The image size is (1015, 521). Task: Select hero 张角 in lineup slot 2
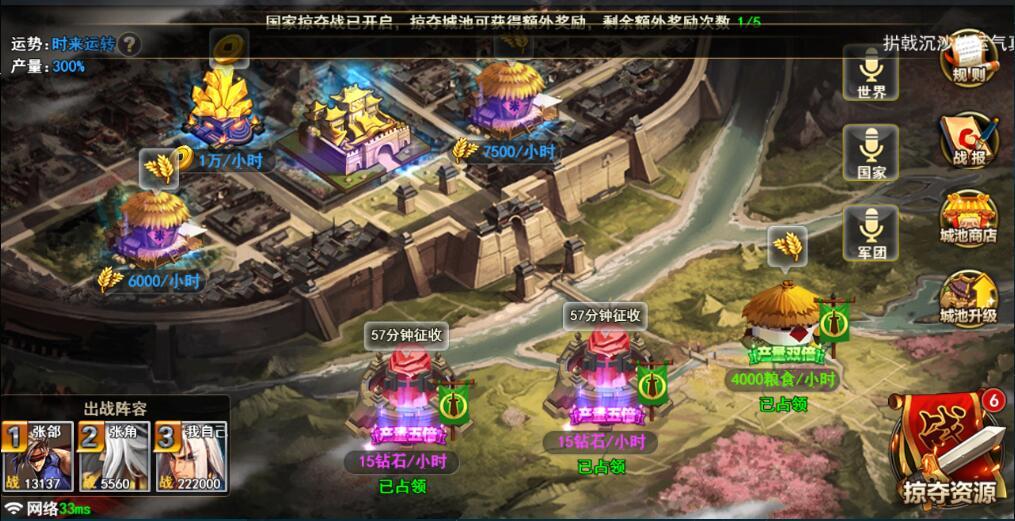[x=105, y=456]
